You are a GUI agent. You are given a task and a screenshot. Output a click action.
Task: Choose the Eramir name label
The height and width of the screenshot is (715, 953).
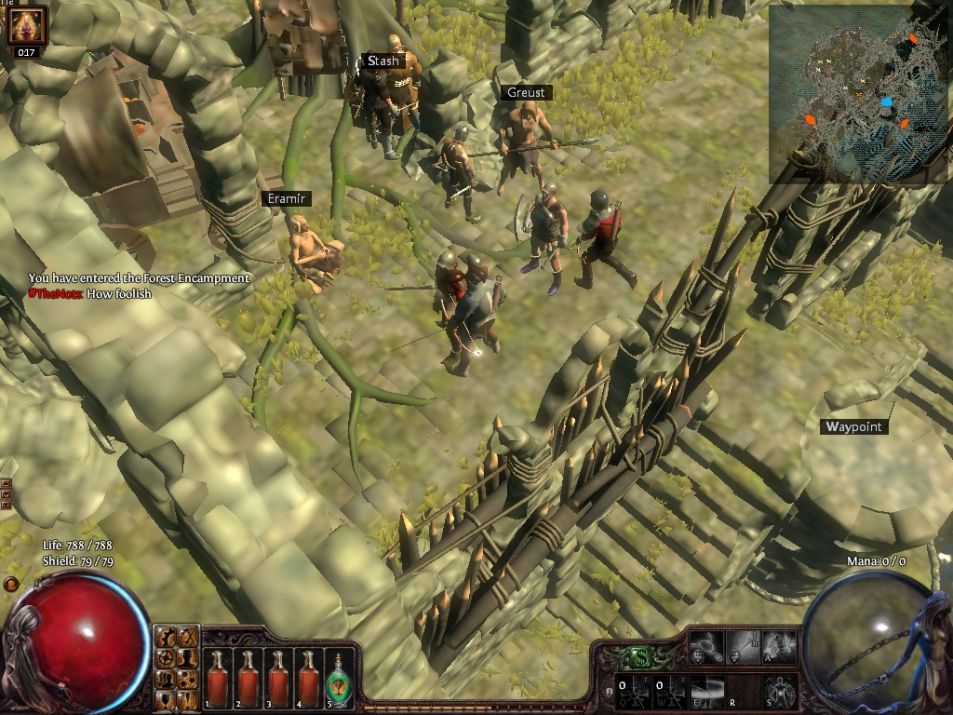pyautogui.click(x=286, y=199)
